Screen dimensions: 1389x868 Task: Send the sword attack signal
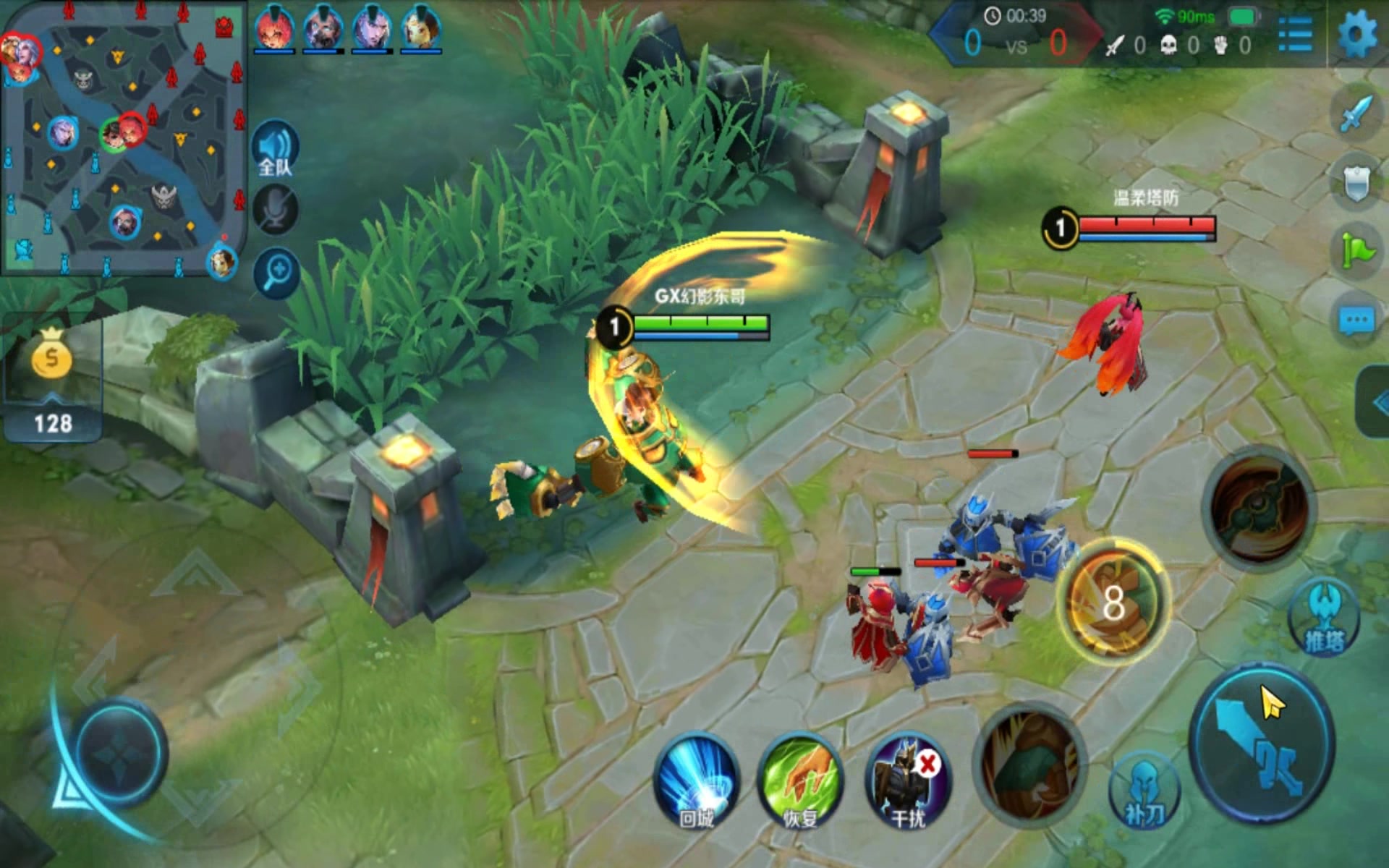click(1357, 113)
